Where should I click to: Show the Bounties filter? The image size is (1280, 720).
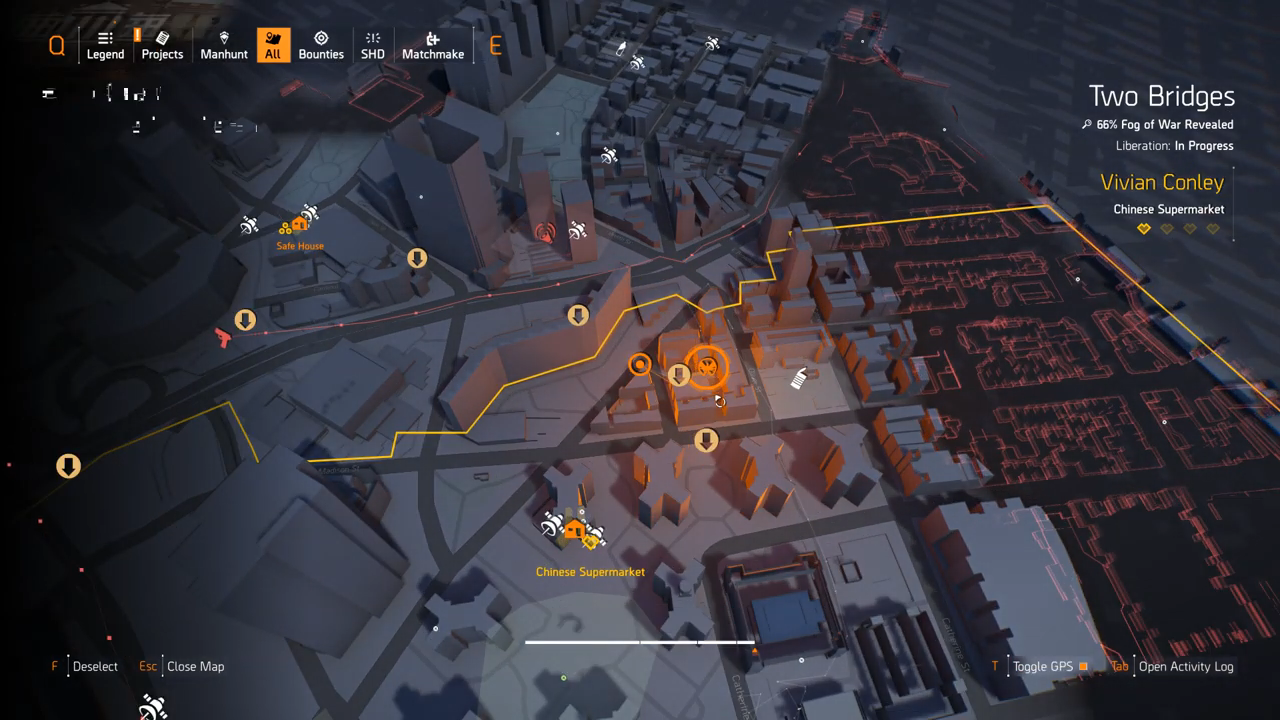coord(321,45)
